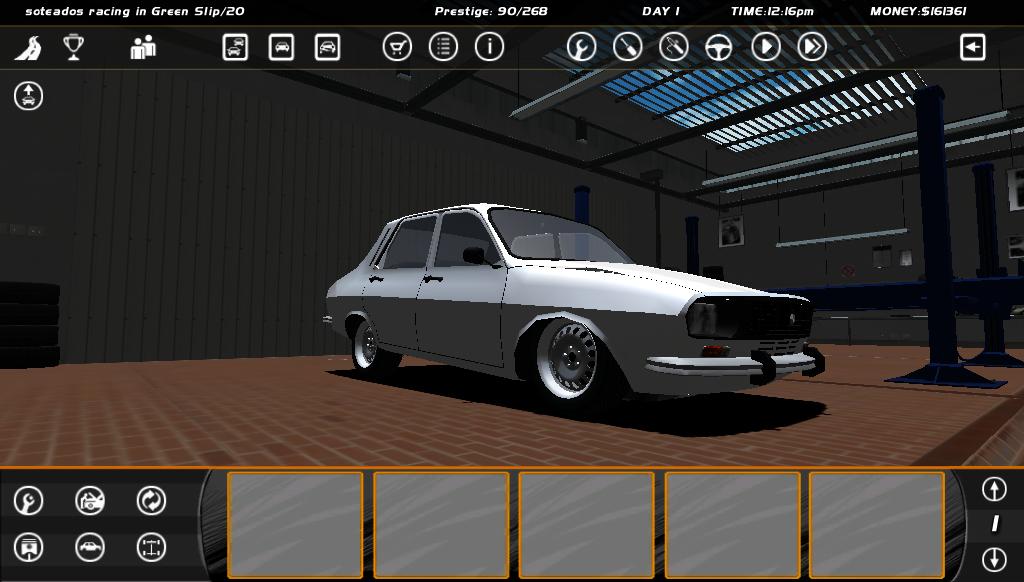Open the trophy championships menu

click(73, 47)
